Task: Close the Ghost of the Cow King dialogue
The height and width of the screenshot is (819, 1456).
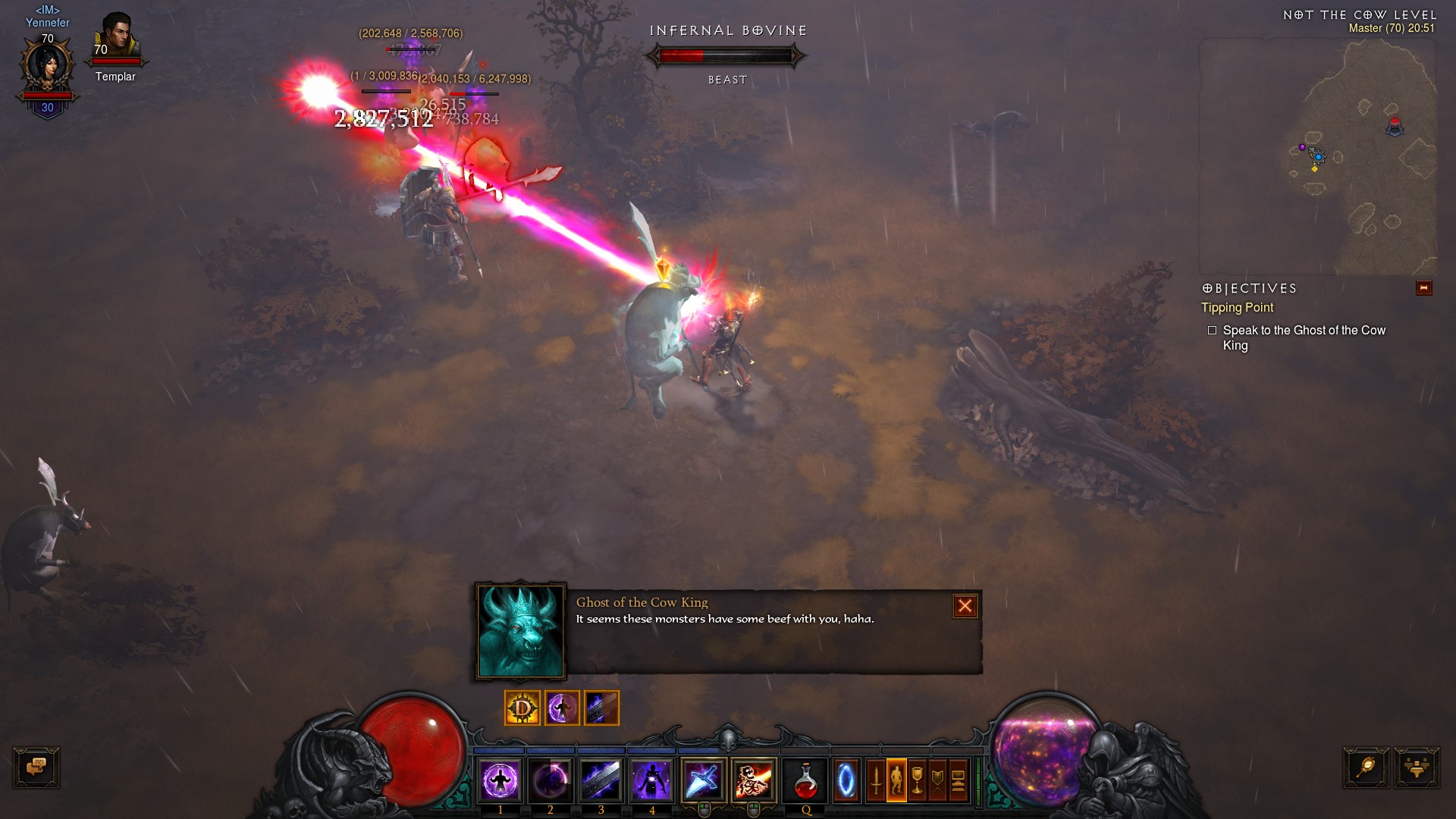Action: click(x=965, y=606)
